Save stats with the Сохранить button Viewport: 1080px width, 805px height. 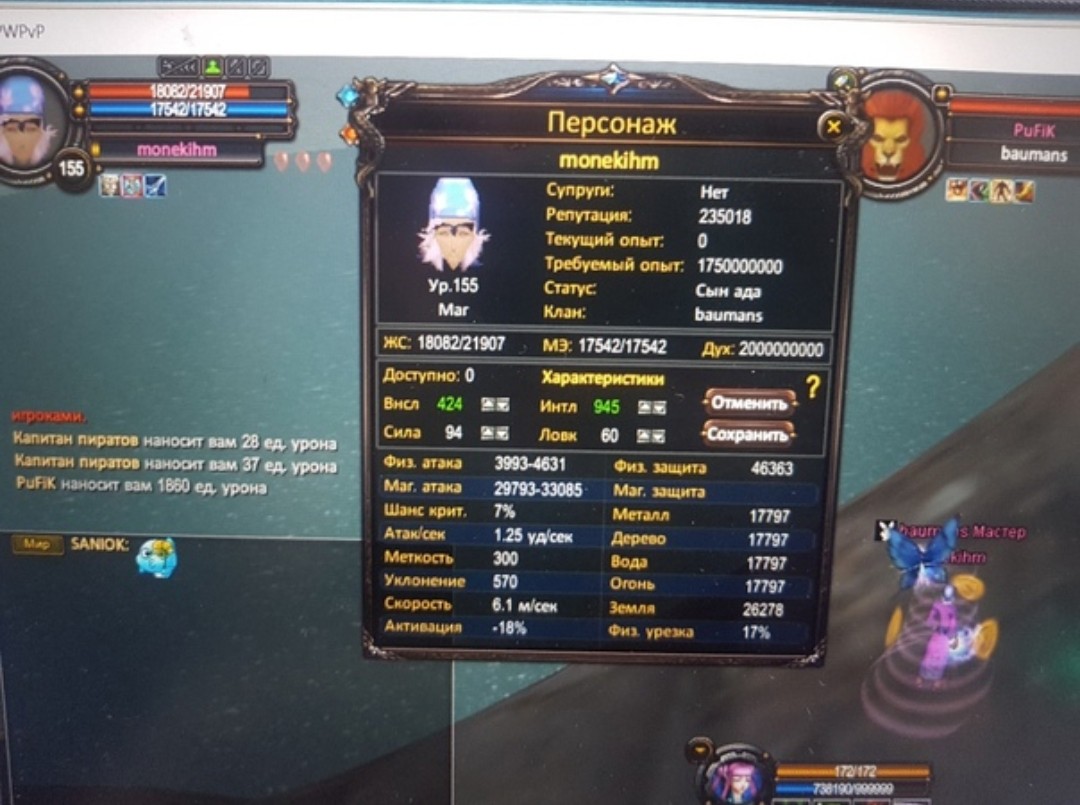(x=749, y=434)
